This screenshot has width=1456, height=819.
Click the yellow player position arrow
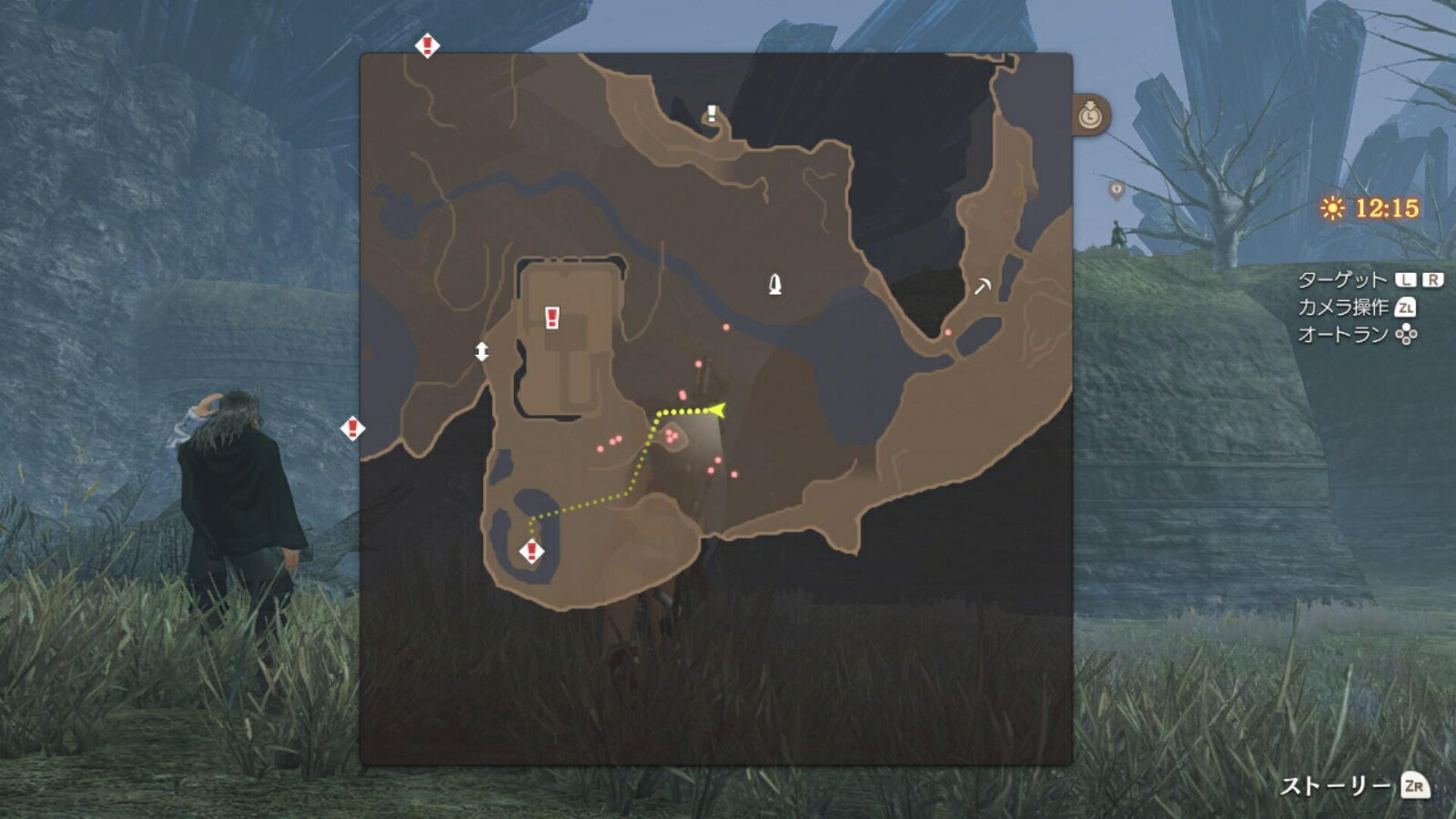click(716, 411)
